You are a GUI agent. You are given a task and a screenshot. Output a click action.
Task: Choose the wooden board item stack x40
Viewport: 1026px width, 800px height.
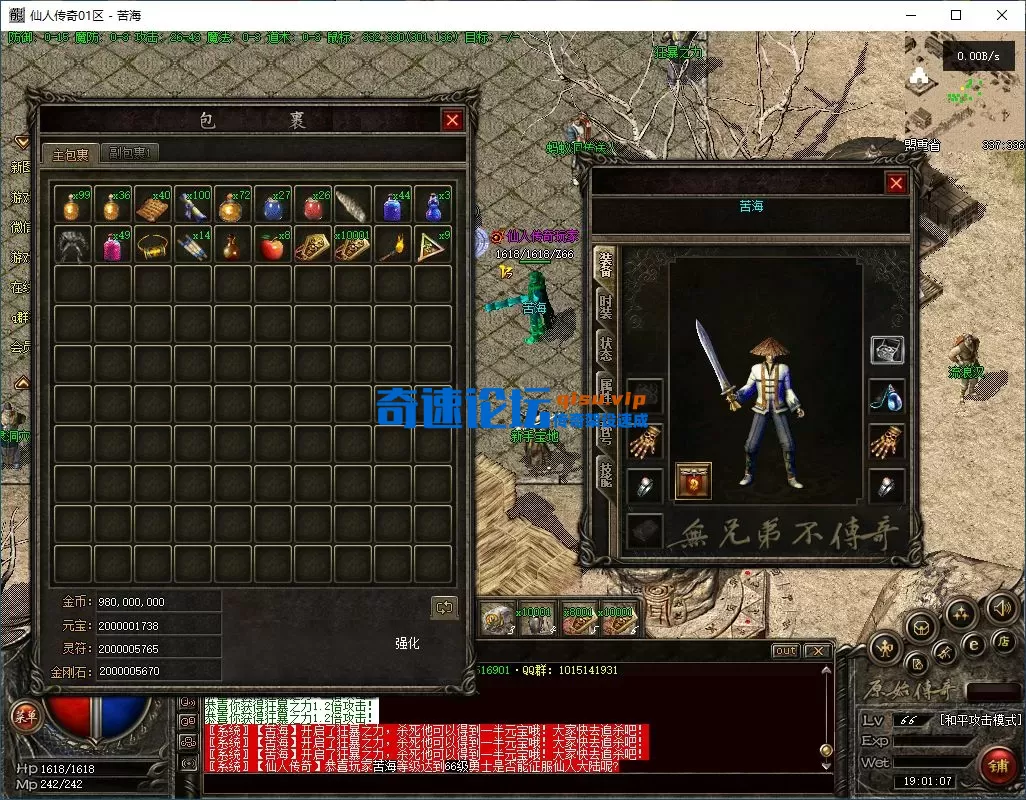pyautogui.click(x=152, y=205)
